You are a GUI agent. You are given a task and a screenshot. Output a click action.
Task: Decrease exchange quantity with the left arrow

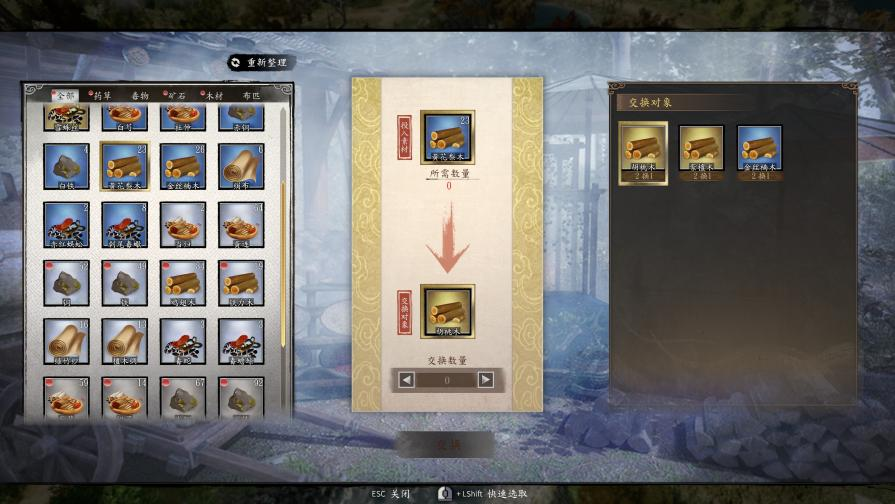pos(406,380)
